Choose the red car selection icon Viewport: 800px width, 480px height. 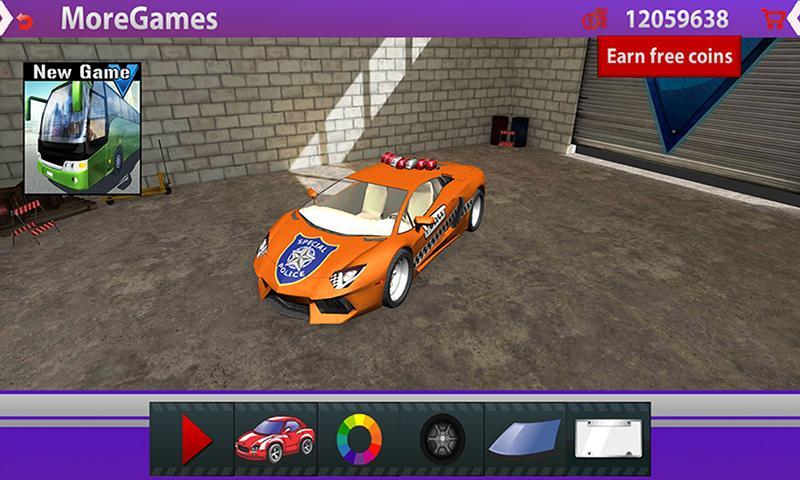(274, 438)
